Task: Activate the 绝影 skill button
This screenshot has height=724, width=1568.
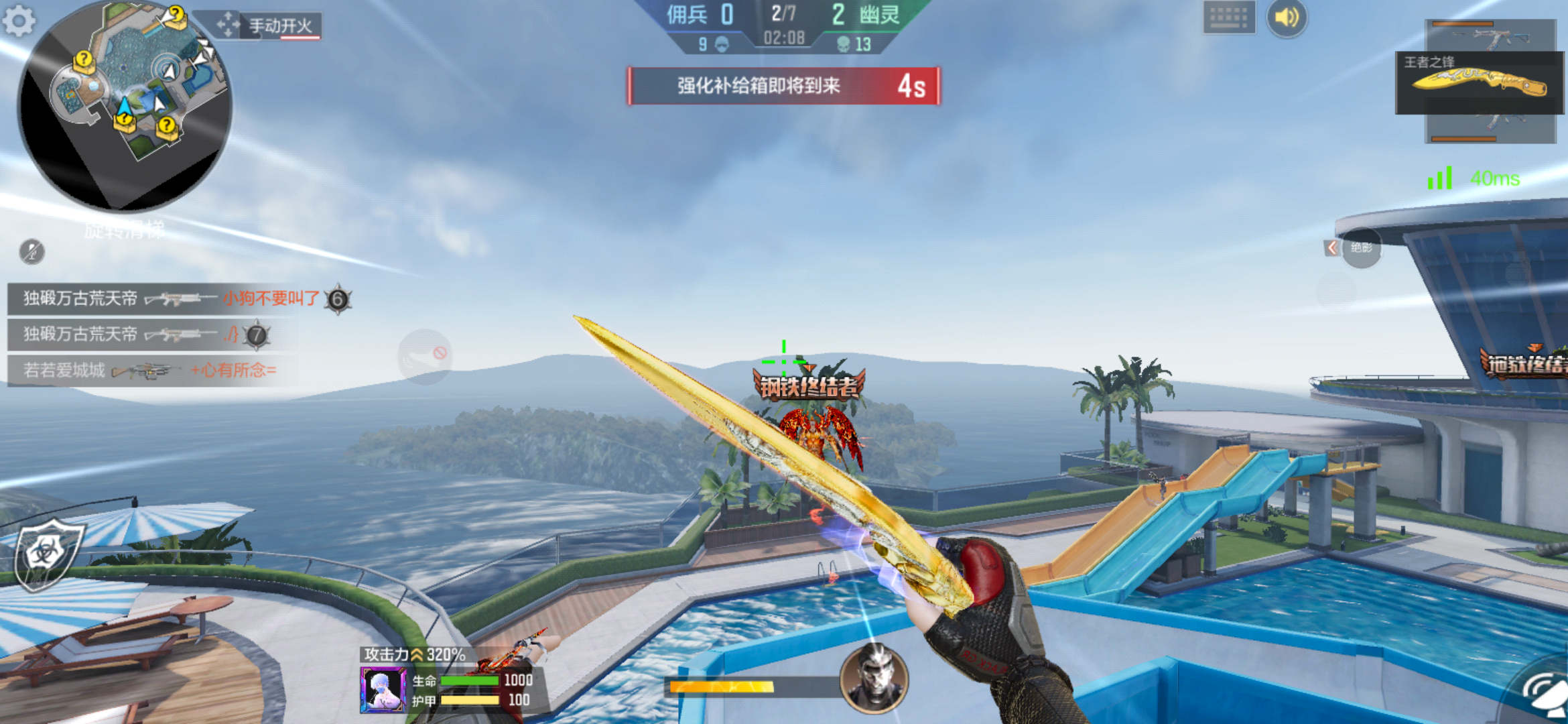Action: [x=1362, y=248]
